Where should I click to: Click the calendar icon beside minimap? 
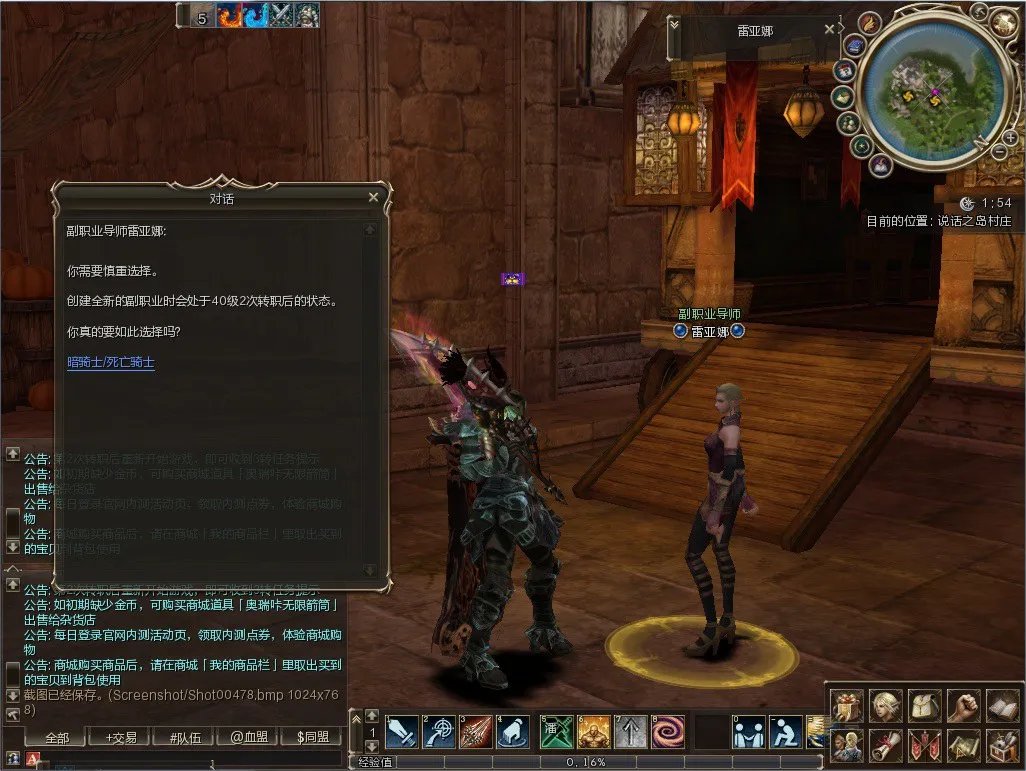[x=845, y=71]
